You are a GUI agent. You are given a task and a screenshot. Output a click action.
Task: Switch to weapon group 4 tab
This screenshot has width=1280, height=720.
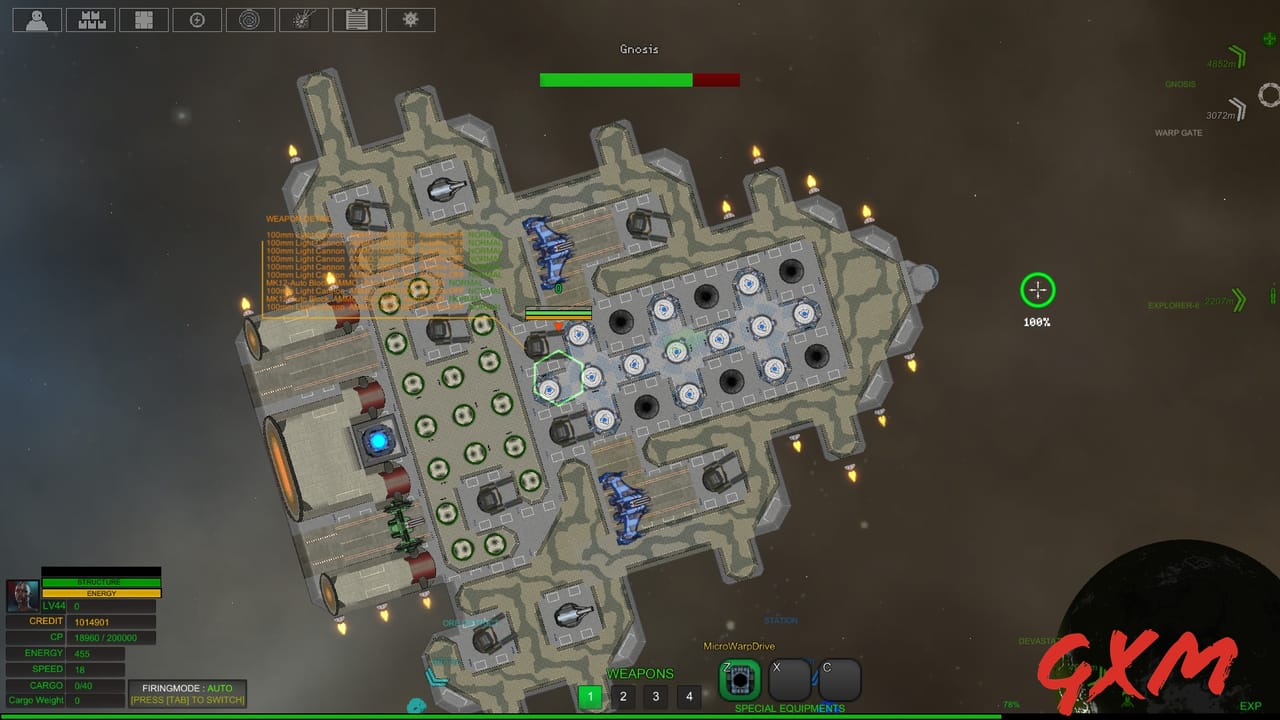688,695
